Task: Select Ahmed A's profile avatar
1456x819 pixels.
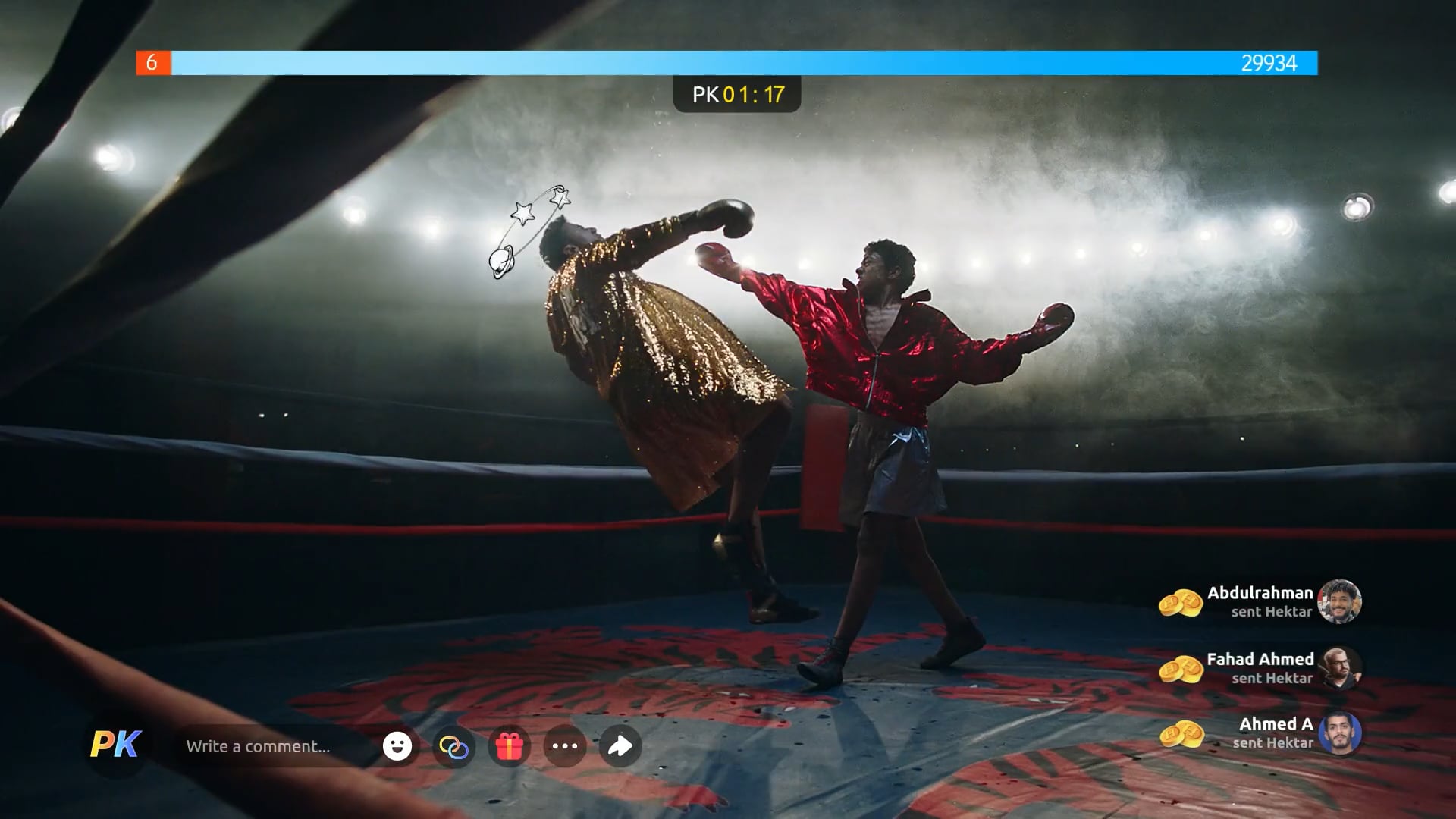Action: pos(1339,733)
